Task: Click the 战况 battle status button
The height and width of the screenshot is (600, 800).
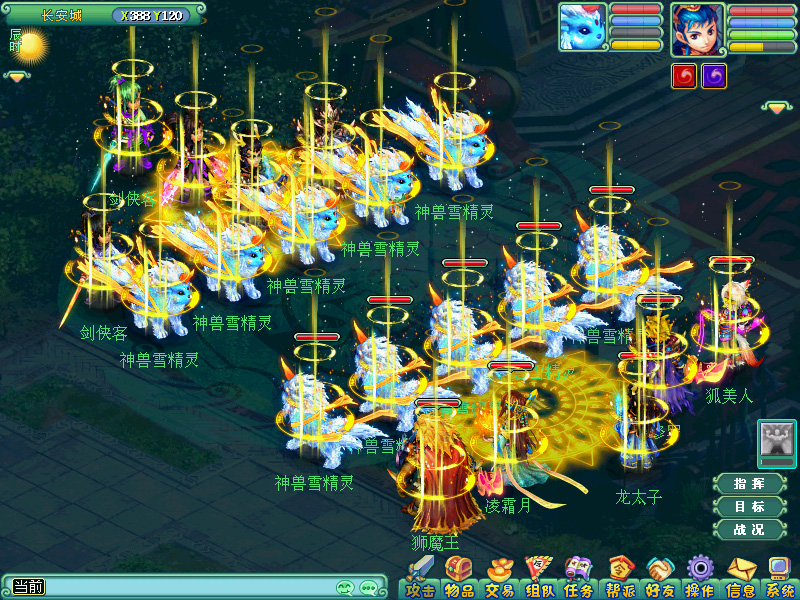Action: pyautogui.click(x=749, y=529)
